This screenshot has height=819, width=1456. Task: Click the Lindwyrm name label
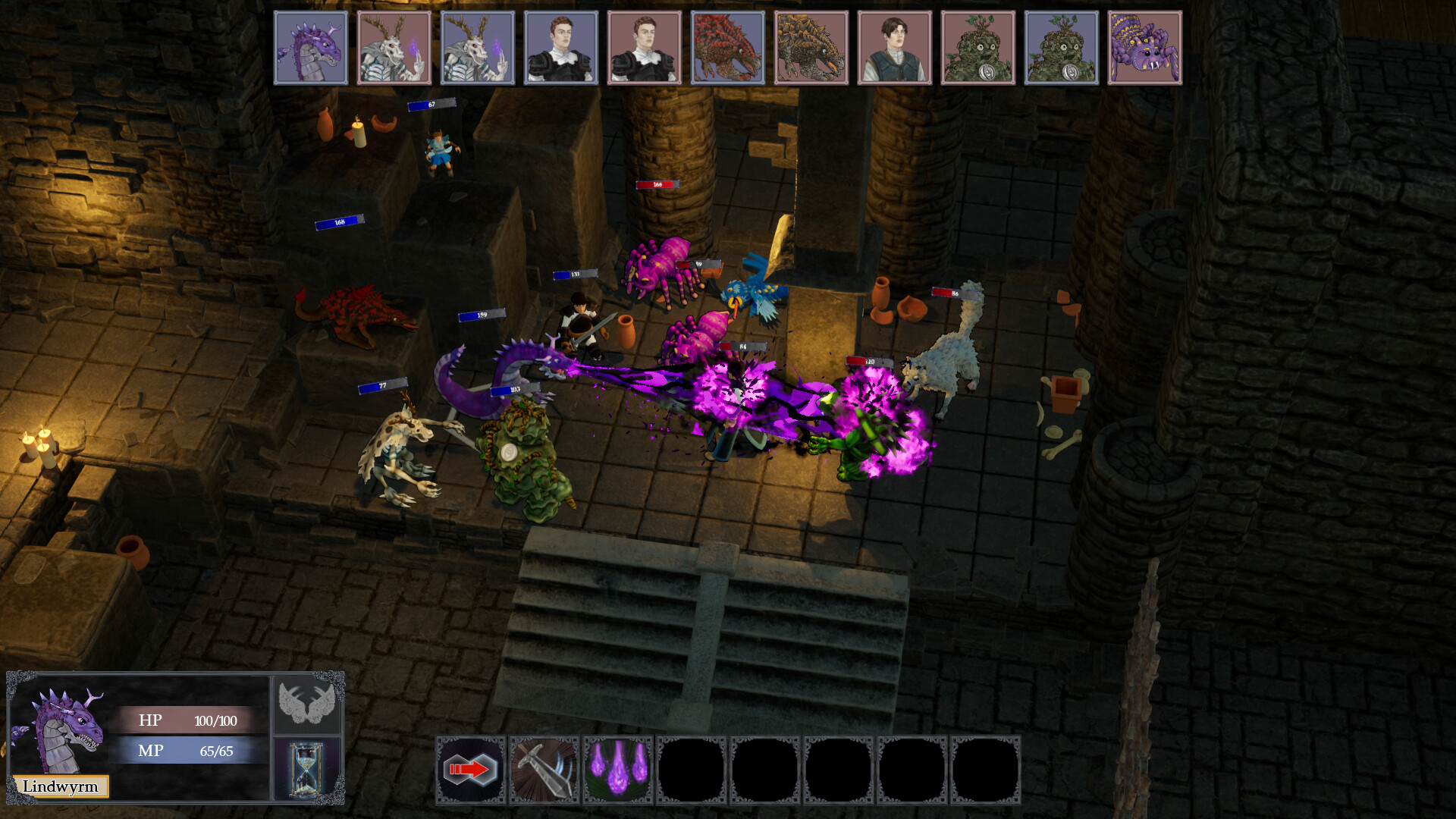coord(62,786)
